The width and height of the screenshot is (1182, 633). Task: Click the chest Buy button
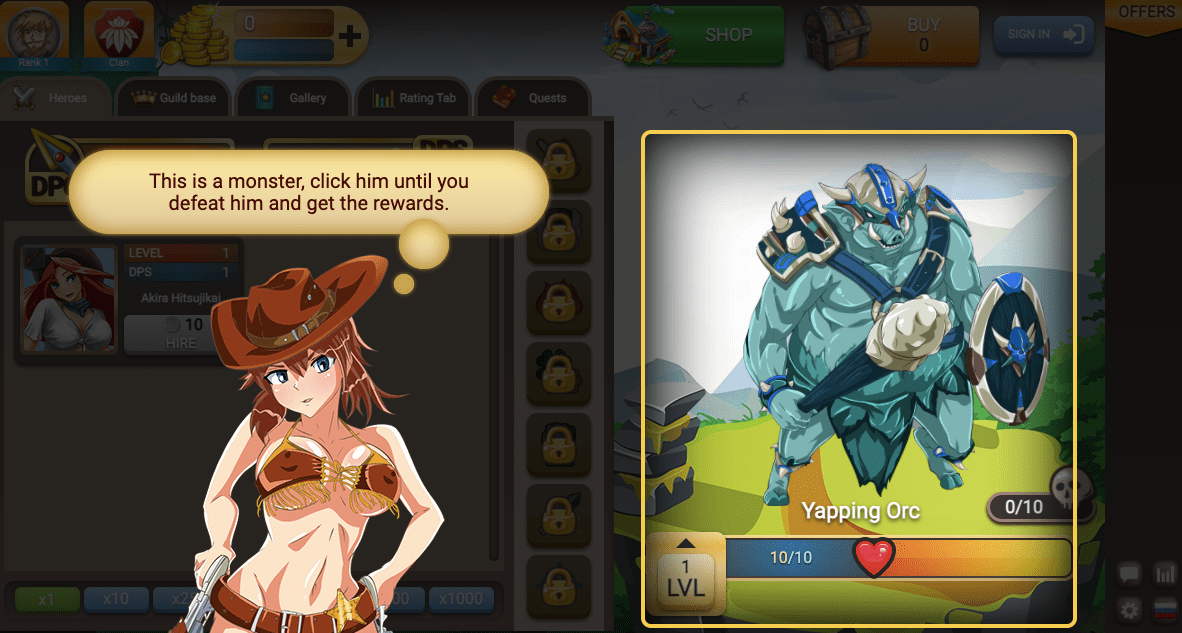[x=922, y=35]
